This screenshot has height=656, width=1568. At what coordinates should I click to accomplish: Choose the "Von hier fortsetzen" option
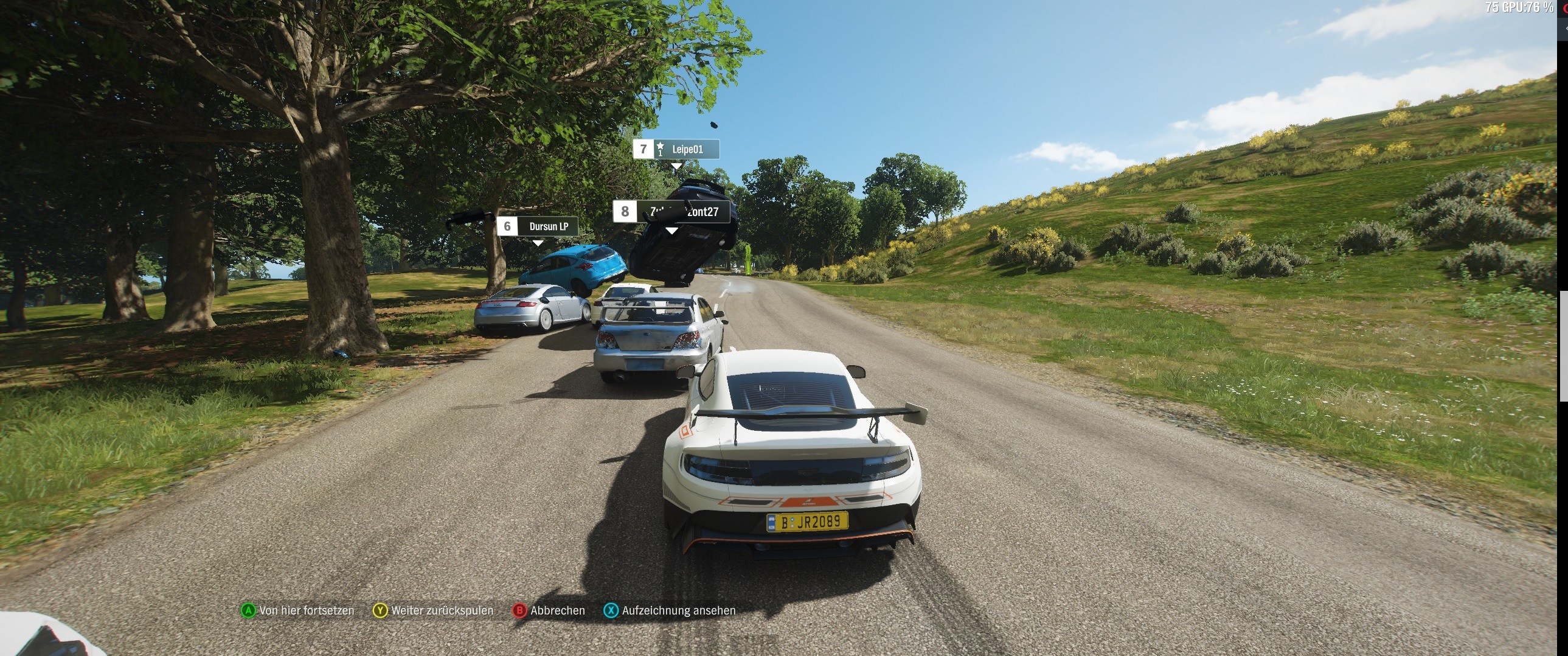click(298, 610)
